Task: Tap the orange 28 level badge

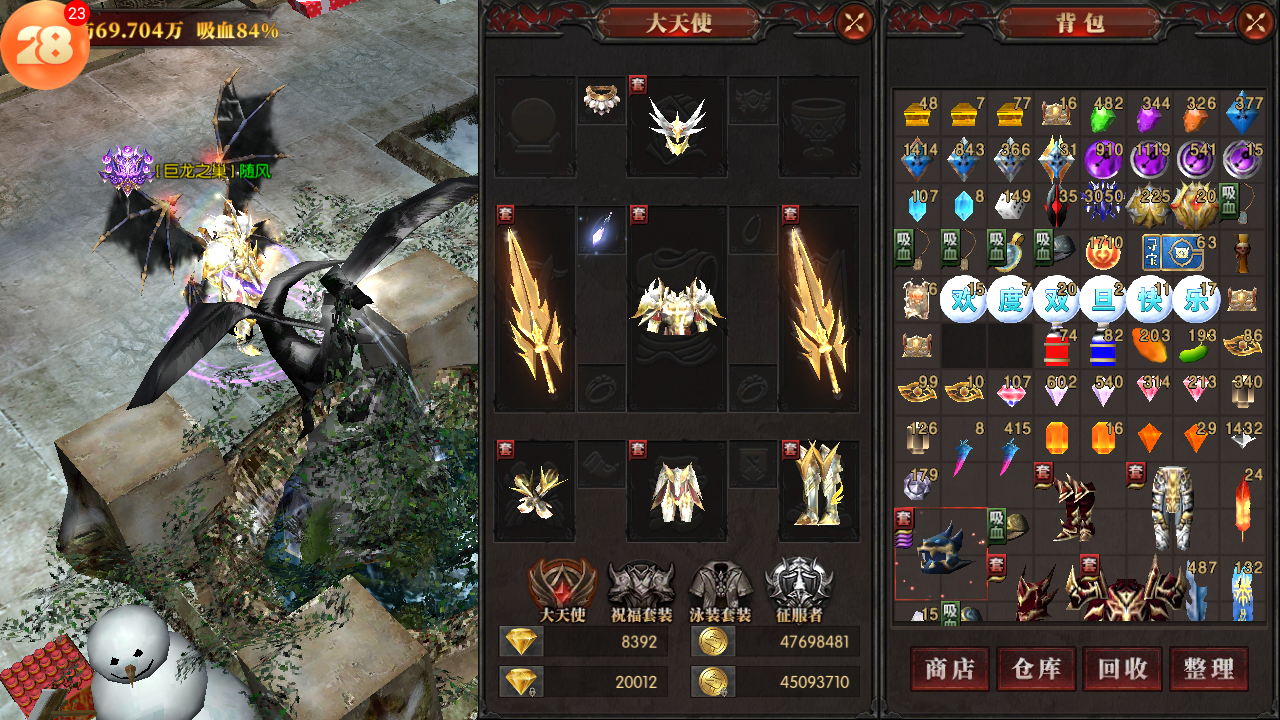Action: 45,45
